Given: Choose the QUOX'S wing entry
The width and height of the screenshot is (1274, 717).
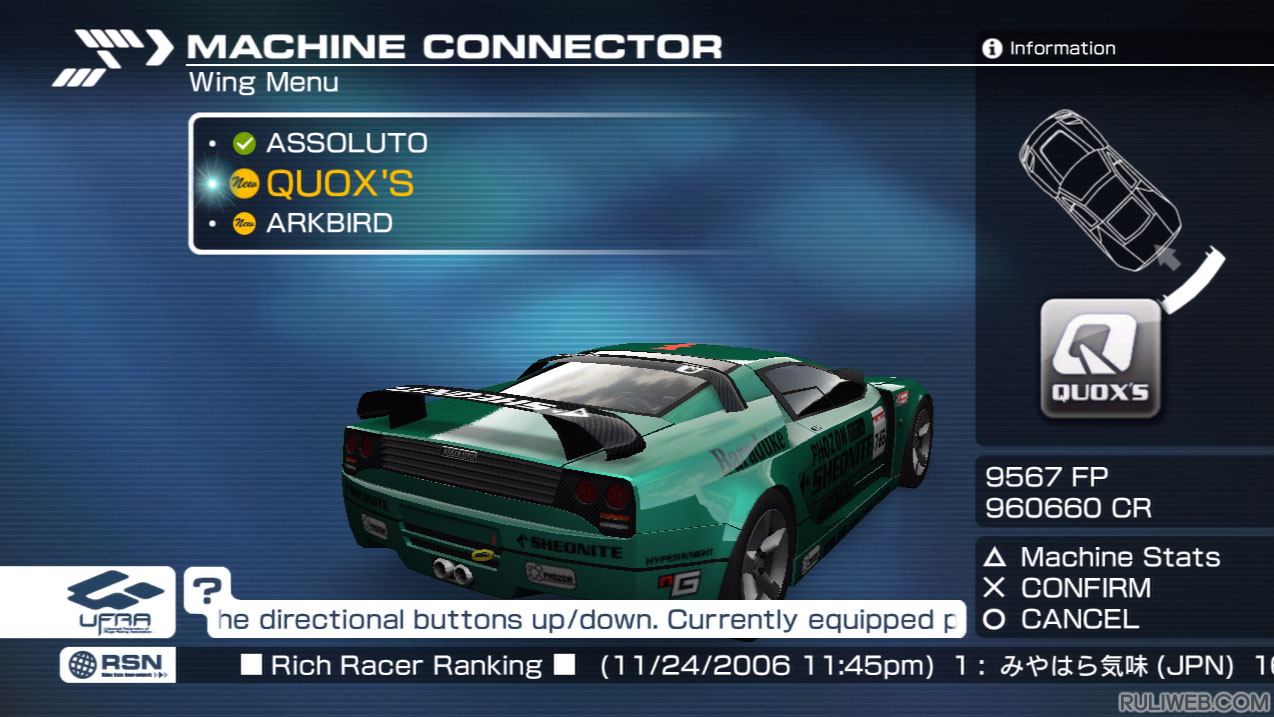Looking at the screenshot, I should click(339, 184).
